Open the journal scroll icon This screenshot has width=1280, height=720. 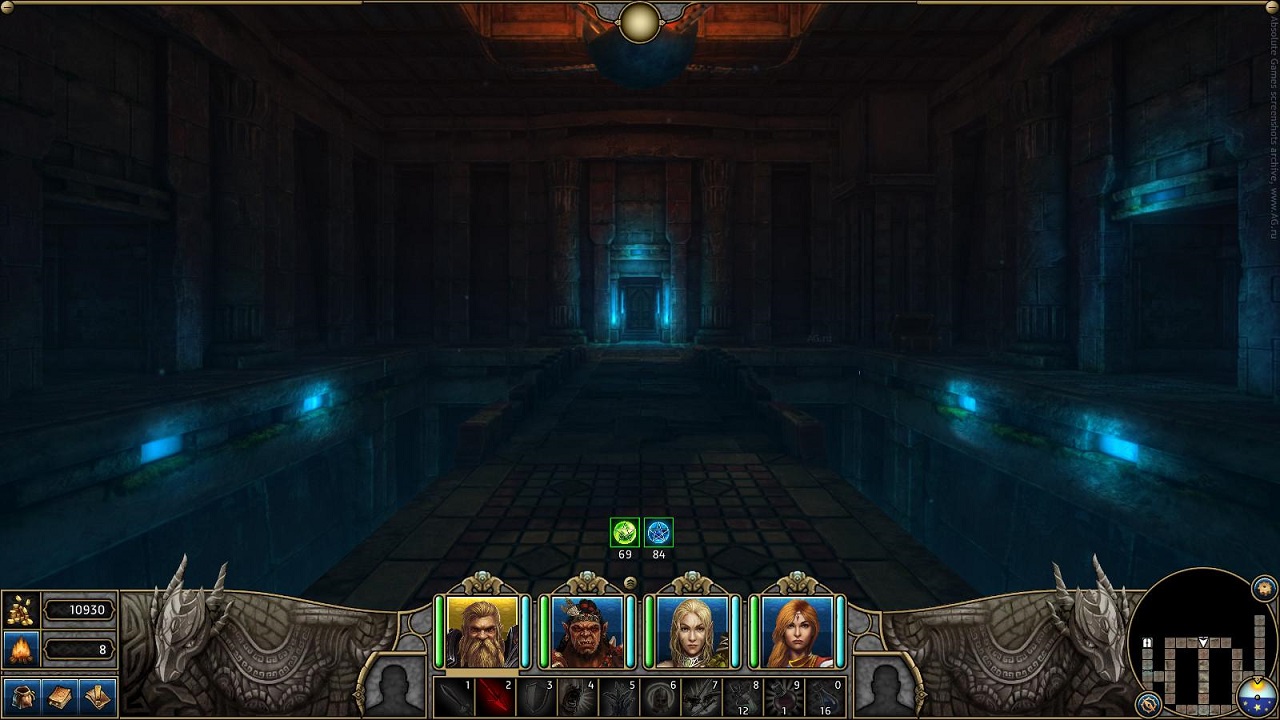pos(97,695)
